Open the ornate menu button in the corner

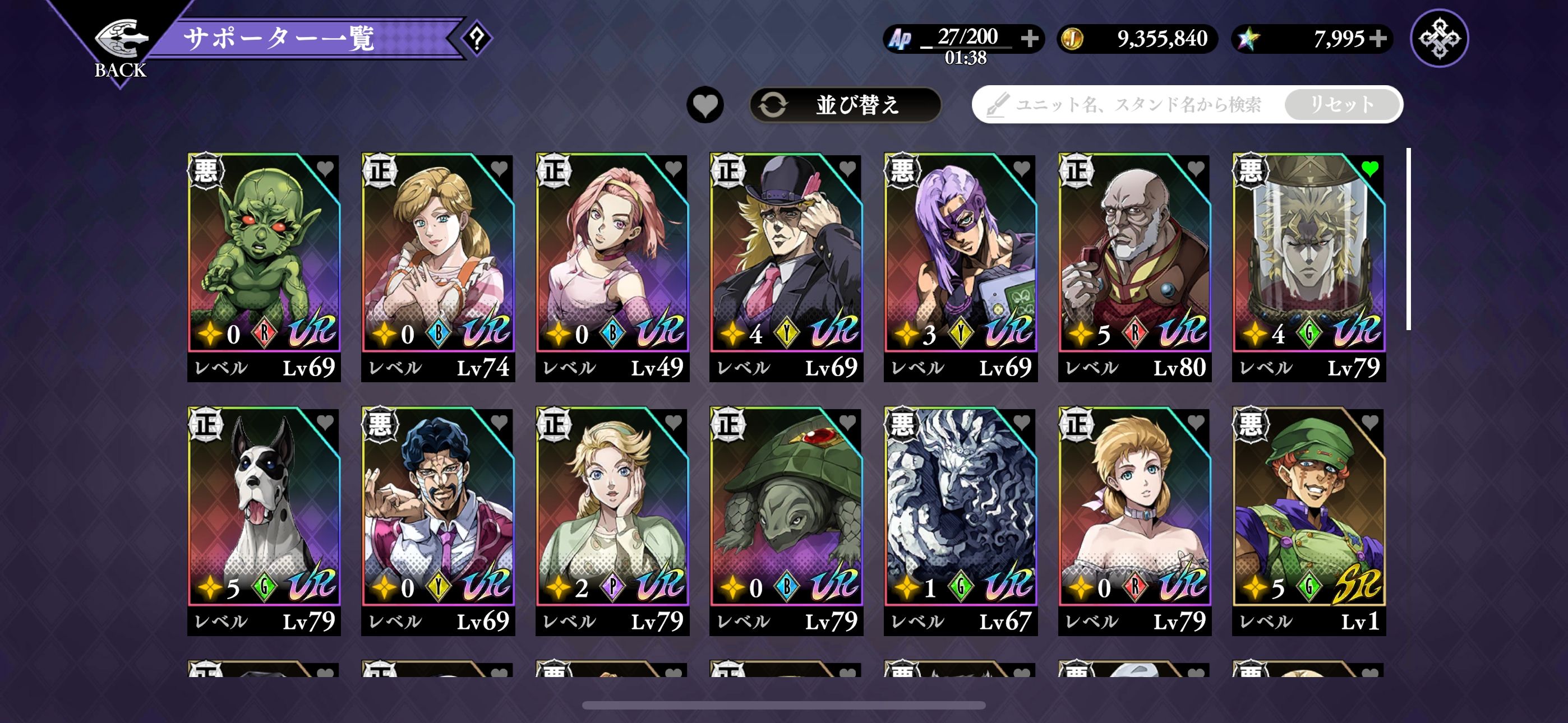pos(1439,38)
